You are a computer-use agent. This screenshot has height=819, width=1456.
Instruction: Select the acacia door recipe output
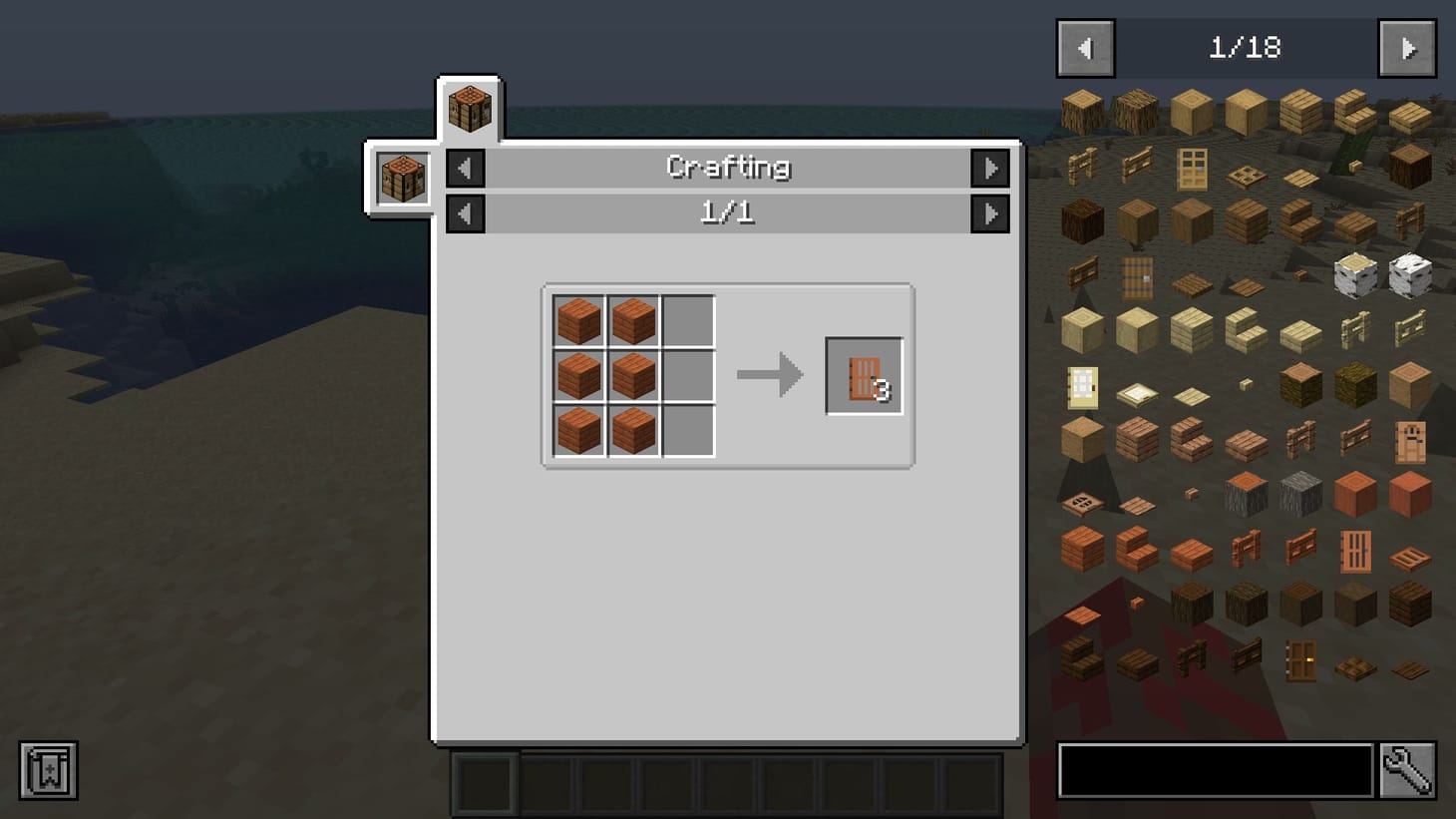[863, 377]
